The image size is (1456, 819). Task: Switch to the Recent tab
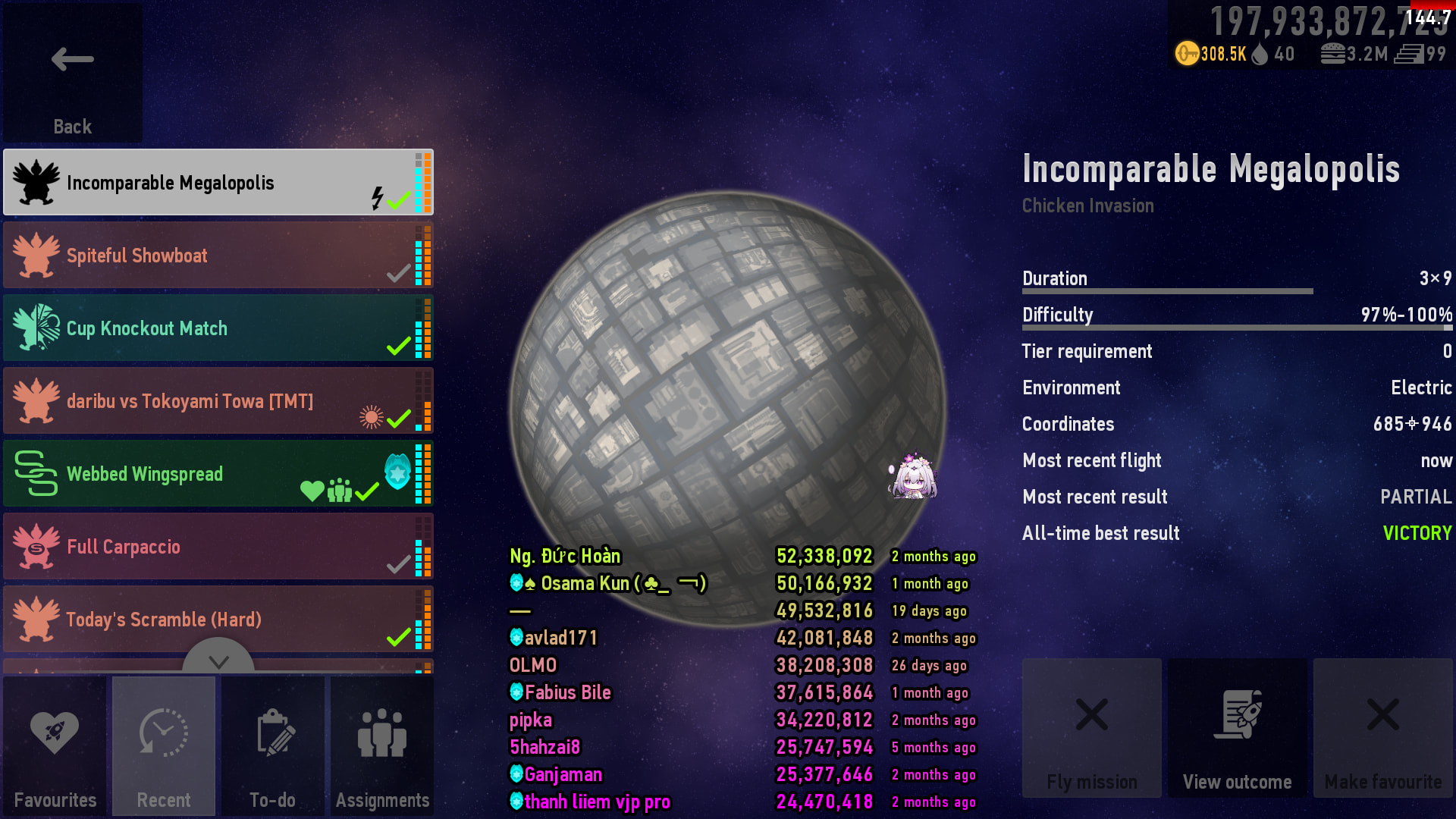164,746
